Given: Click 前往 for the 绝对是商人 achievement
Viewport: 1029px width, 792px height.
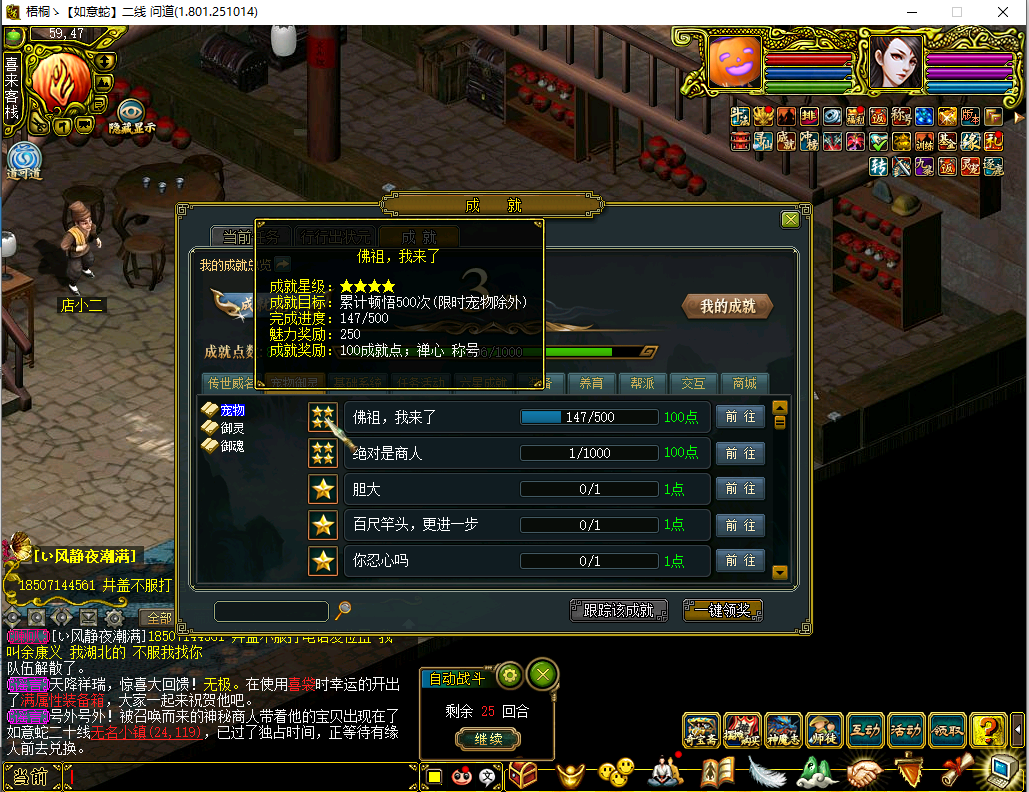Looking at the screenshot, I should 740,453.
